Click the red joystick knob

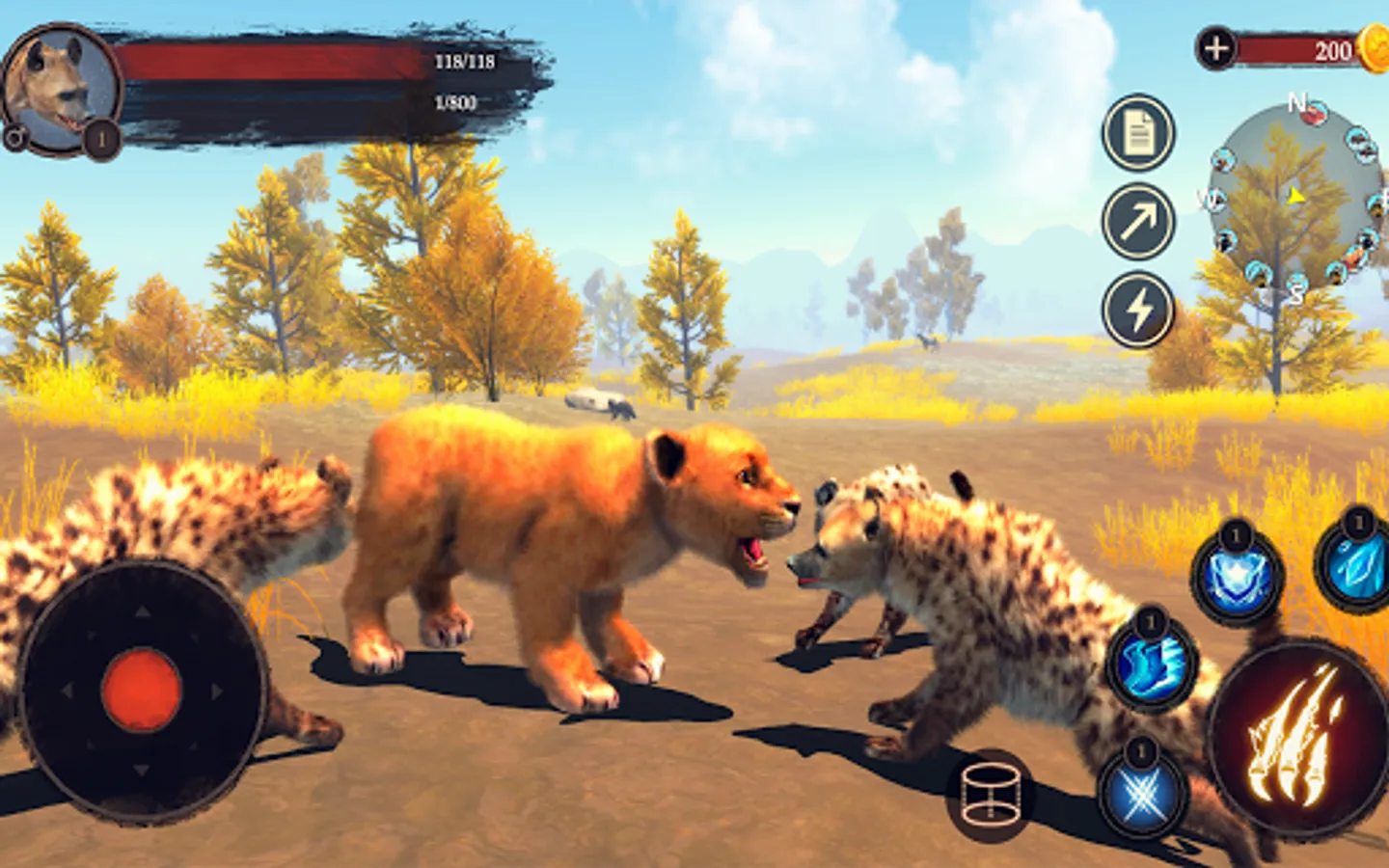click(142, 690)
